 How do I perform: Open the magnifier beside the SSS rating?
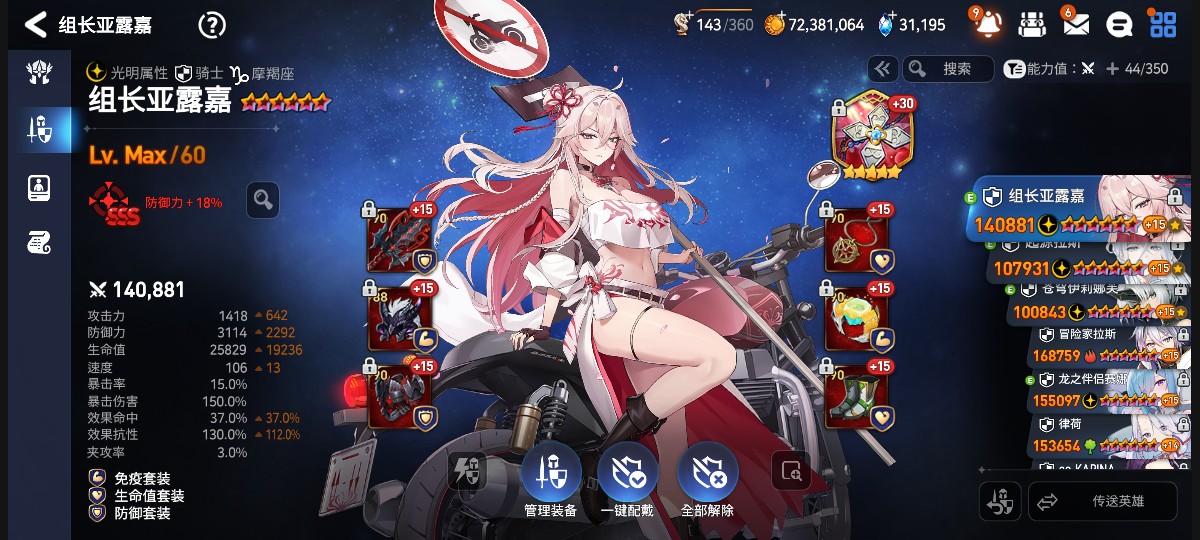click(262, 200)
